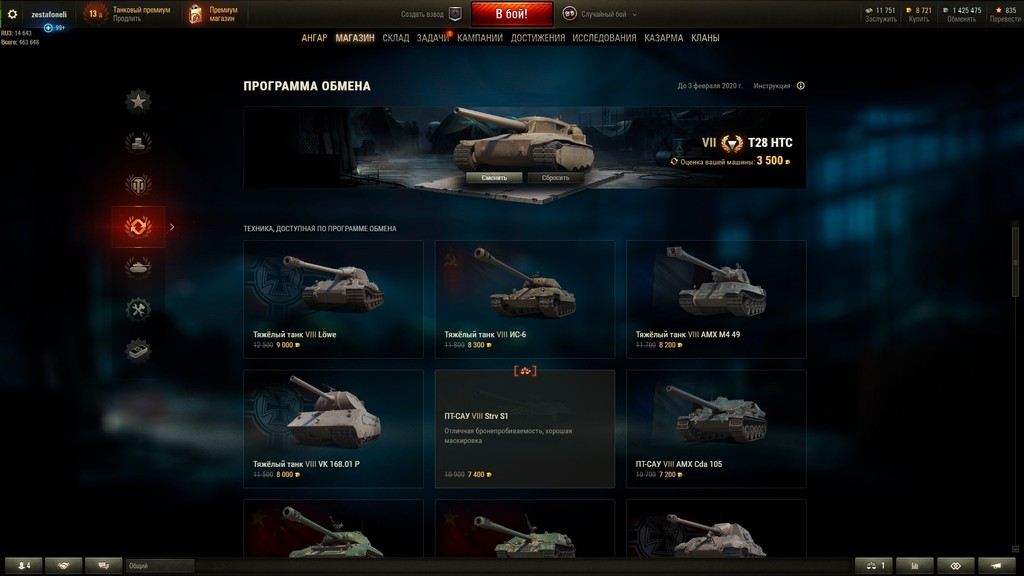
Task: Open the Кланы tab
Action: (x=705, y=38)
